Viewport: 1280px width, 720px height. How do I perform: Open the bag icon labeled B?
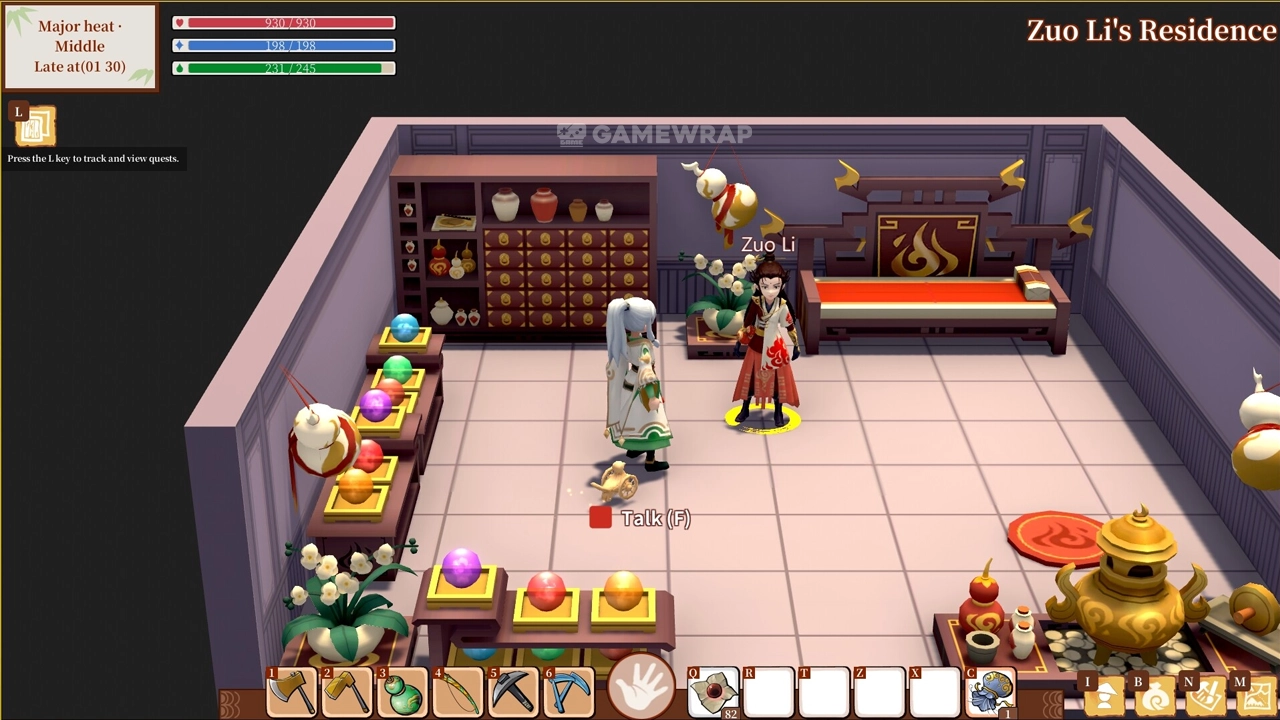coord(1155,697)
